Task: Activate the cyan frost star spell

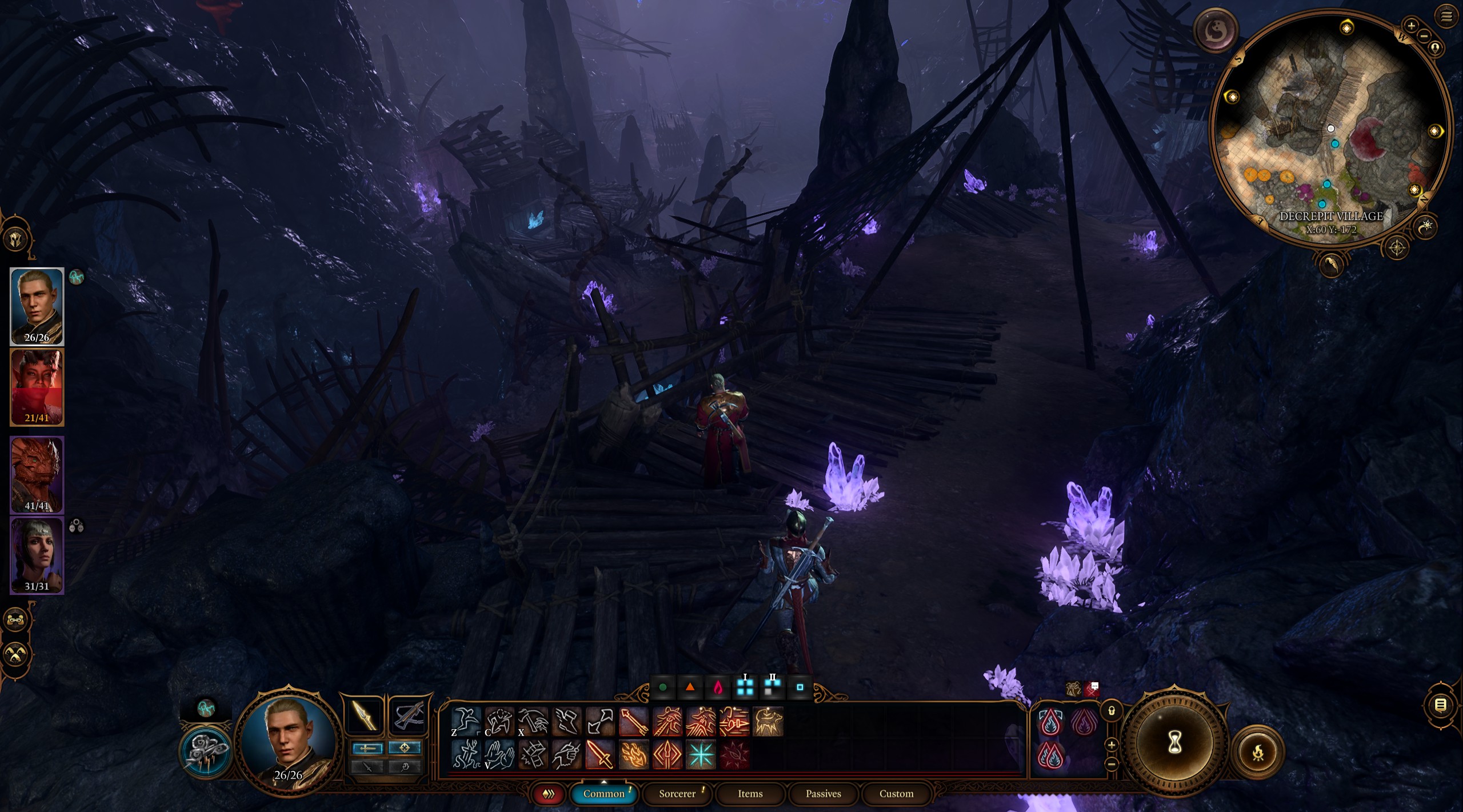Action: tap(701, 754)
